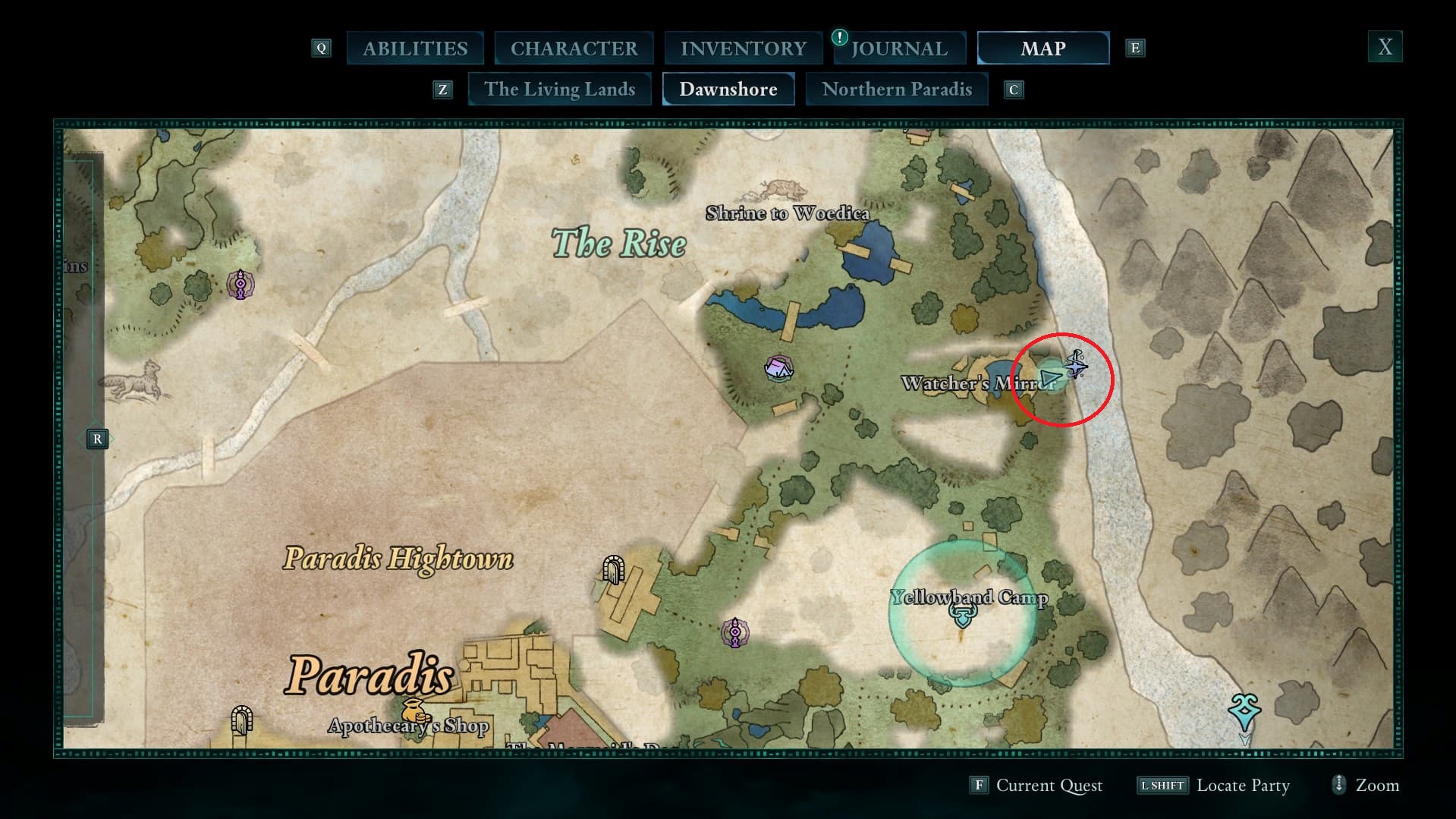This screenshot has width=1456, height=819.
Task: Click the tent campsite icon west of Watcher's Mirror
Action: (x=778, y=370)
